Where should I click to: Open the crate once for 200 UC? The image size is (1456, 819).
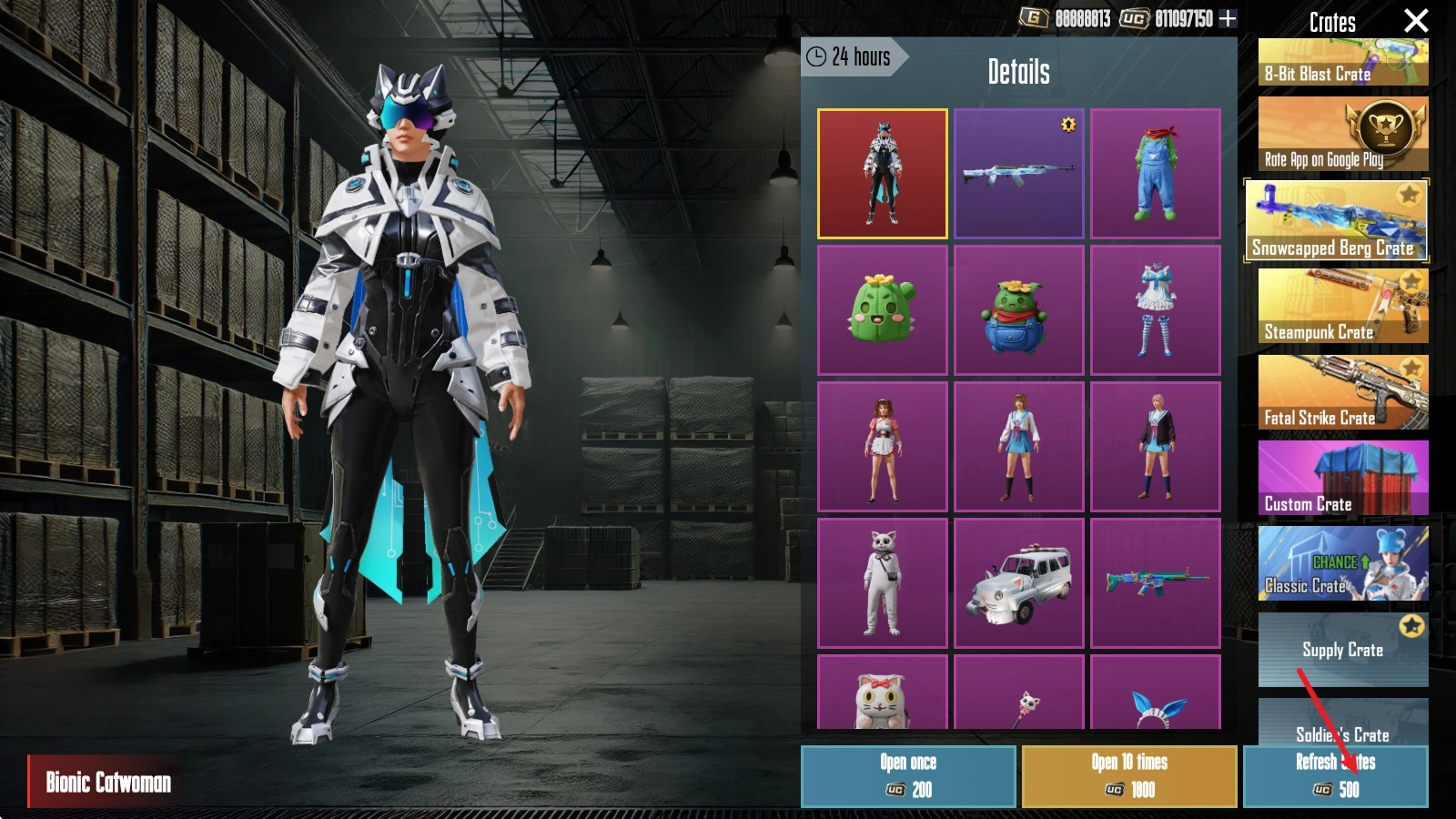click(908, 776)
